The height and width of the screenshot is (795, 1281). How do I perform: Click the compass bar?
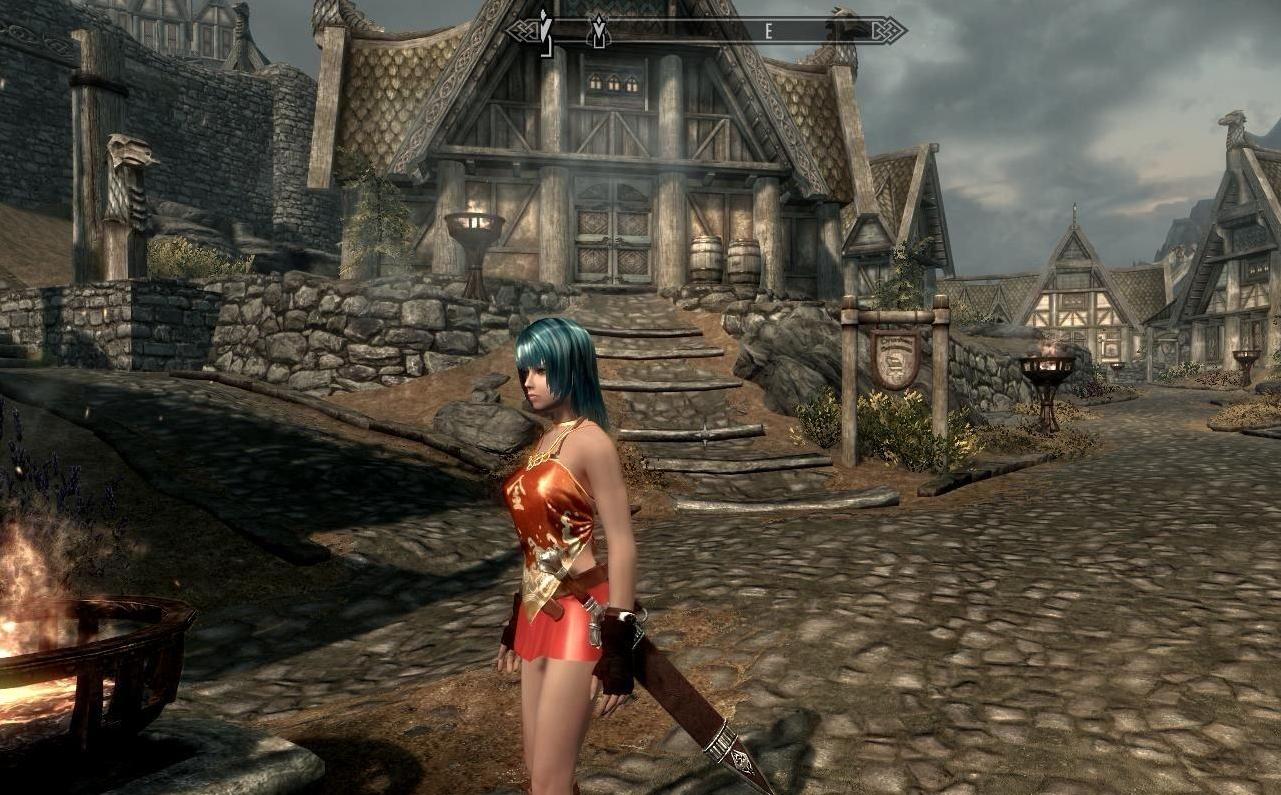(705, 30)
